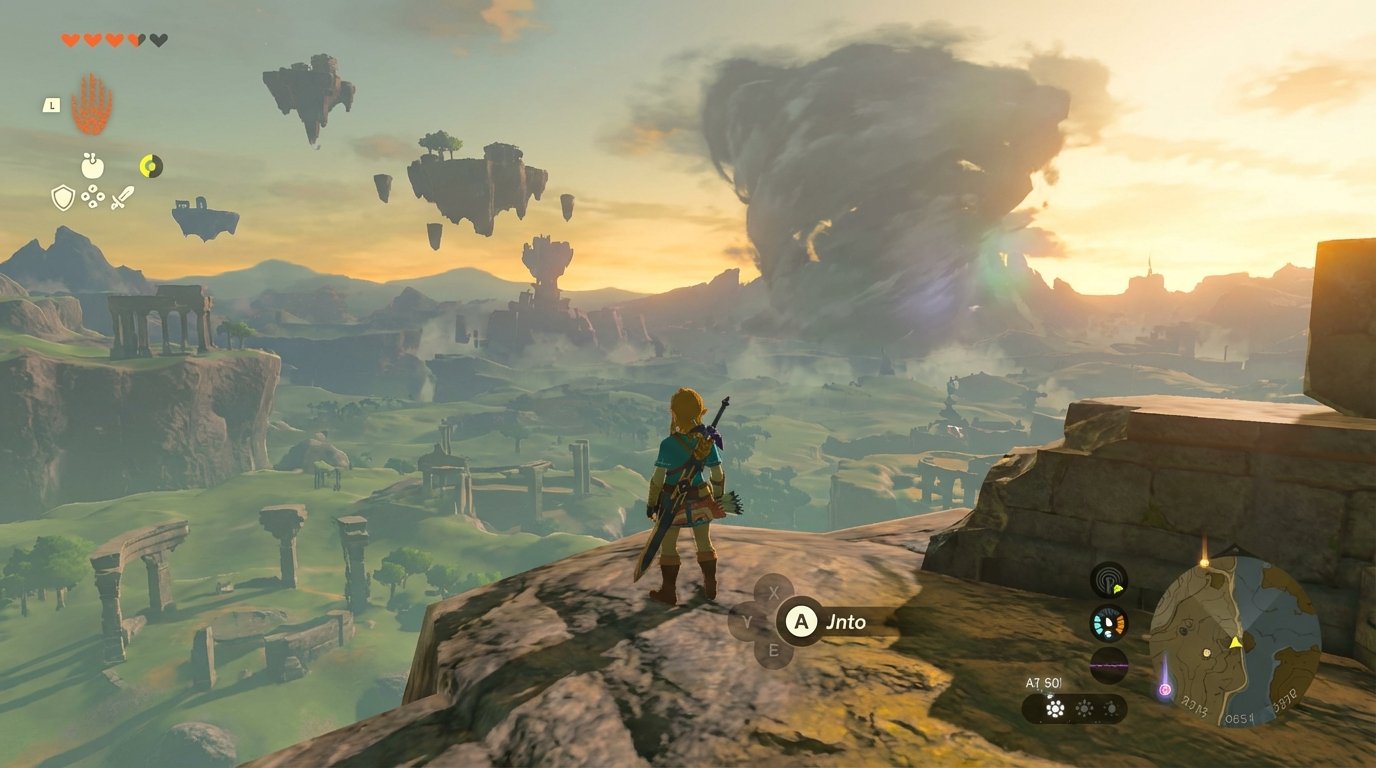Click the equipped apple food icon
Image resolution: width=1376 pixels, height=768 pixels.
(91, 165)
